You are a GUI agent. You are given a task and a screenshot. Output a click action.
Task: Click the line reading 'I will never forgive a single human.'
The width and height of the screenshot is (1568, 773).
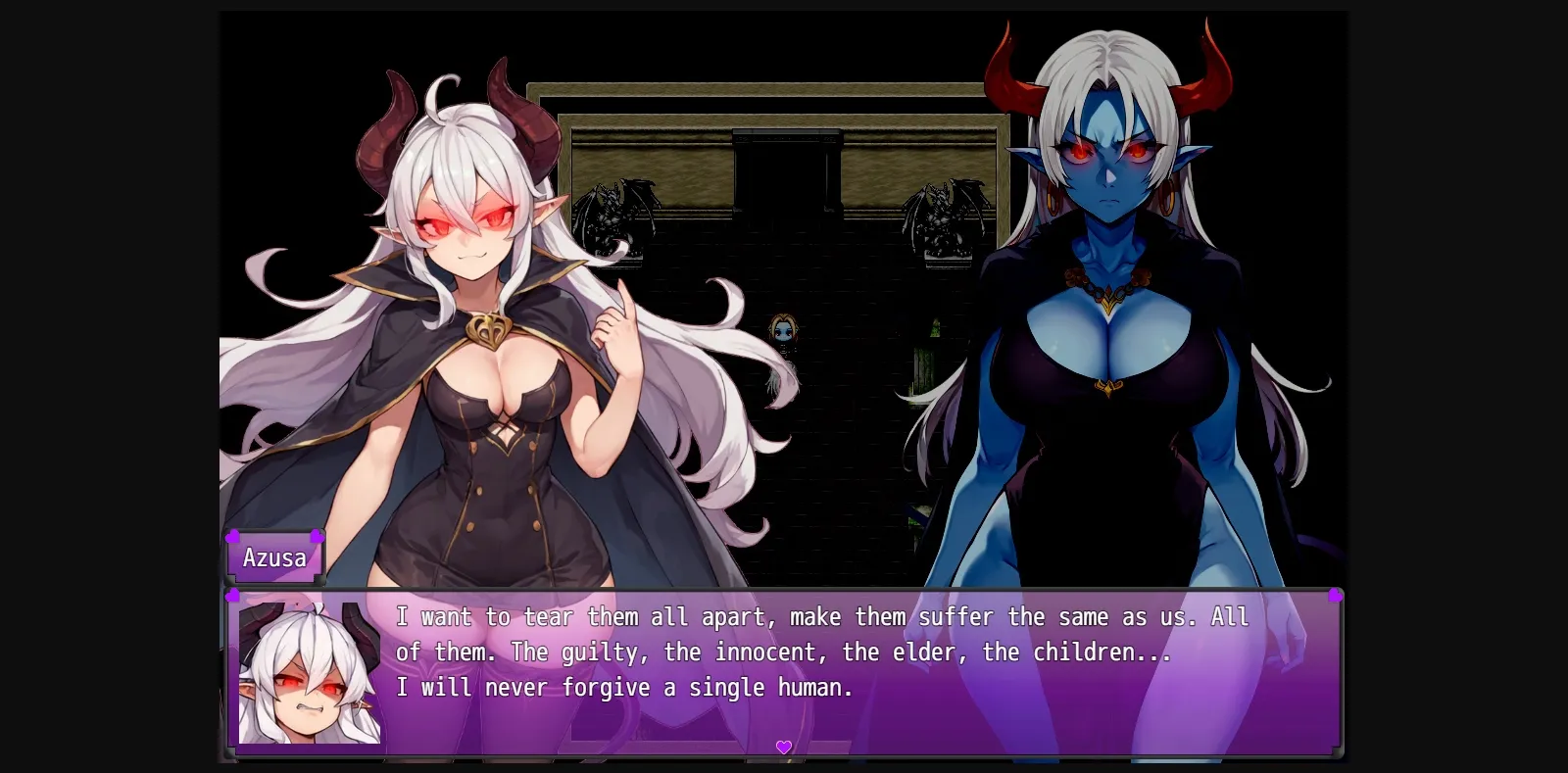(x=625, y=687)
